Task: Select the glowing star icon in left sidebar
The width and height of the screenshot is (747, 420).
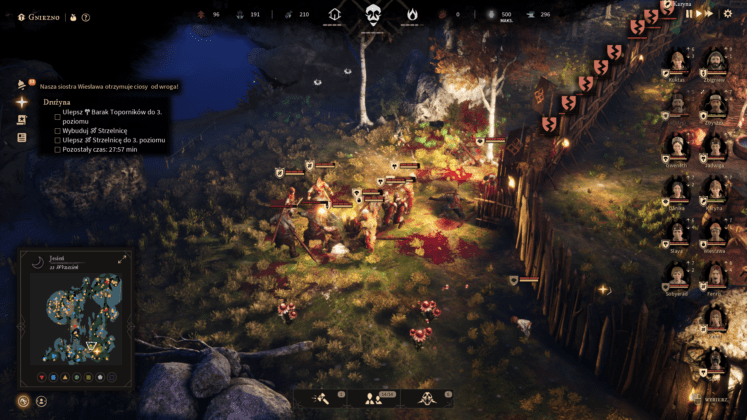Action: (x=22, y=101)
